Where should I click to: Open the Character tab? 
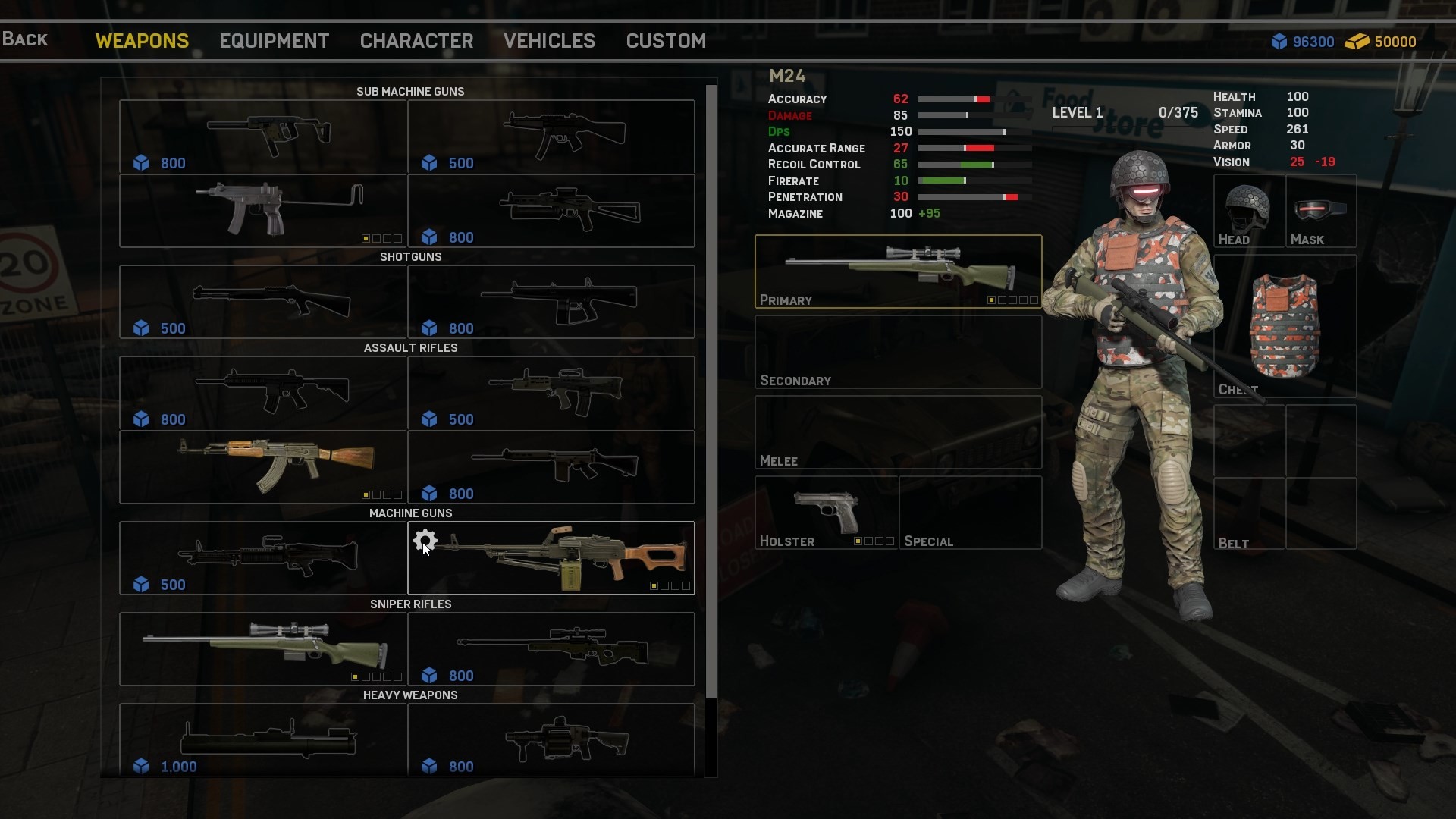click(x=416, y=41)
